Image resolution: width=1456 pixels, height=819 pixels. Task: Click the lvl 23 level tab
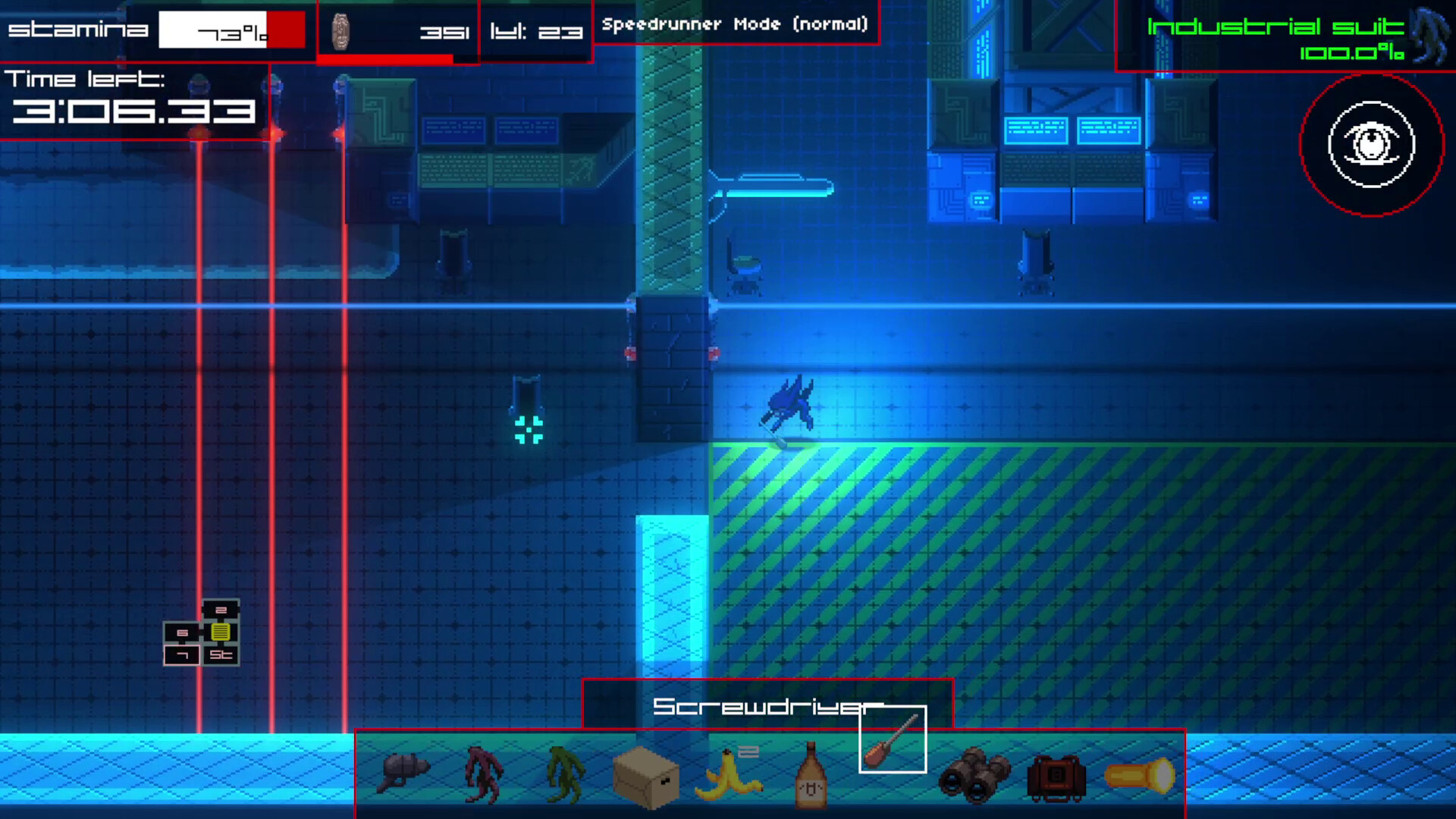[535, 32]
